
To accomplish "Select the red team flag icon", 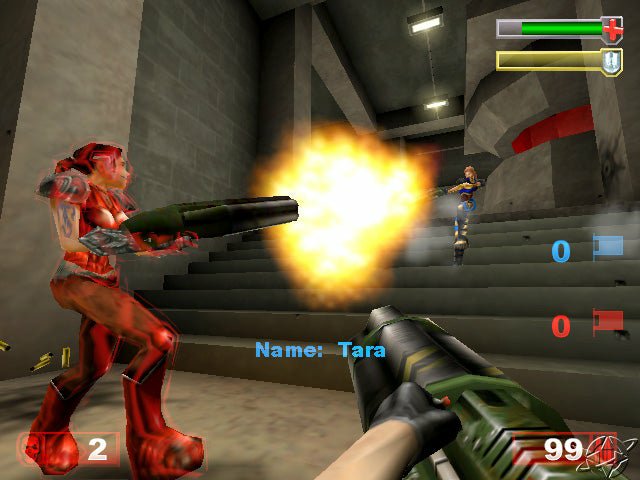I will pos(607,322).
